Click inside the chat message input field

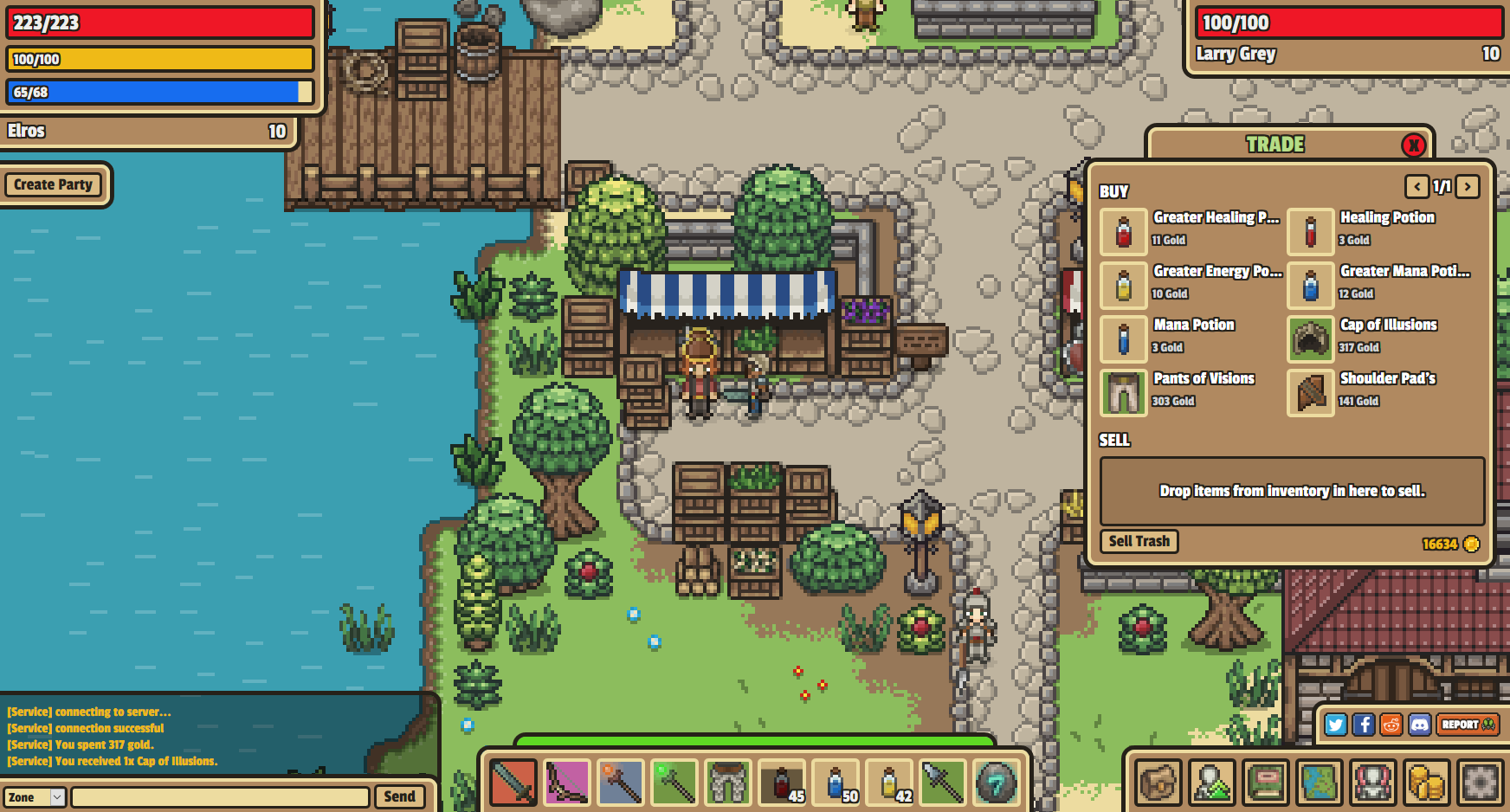tap(221, 796)
